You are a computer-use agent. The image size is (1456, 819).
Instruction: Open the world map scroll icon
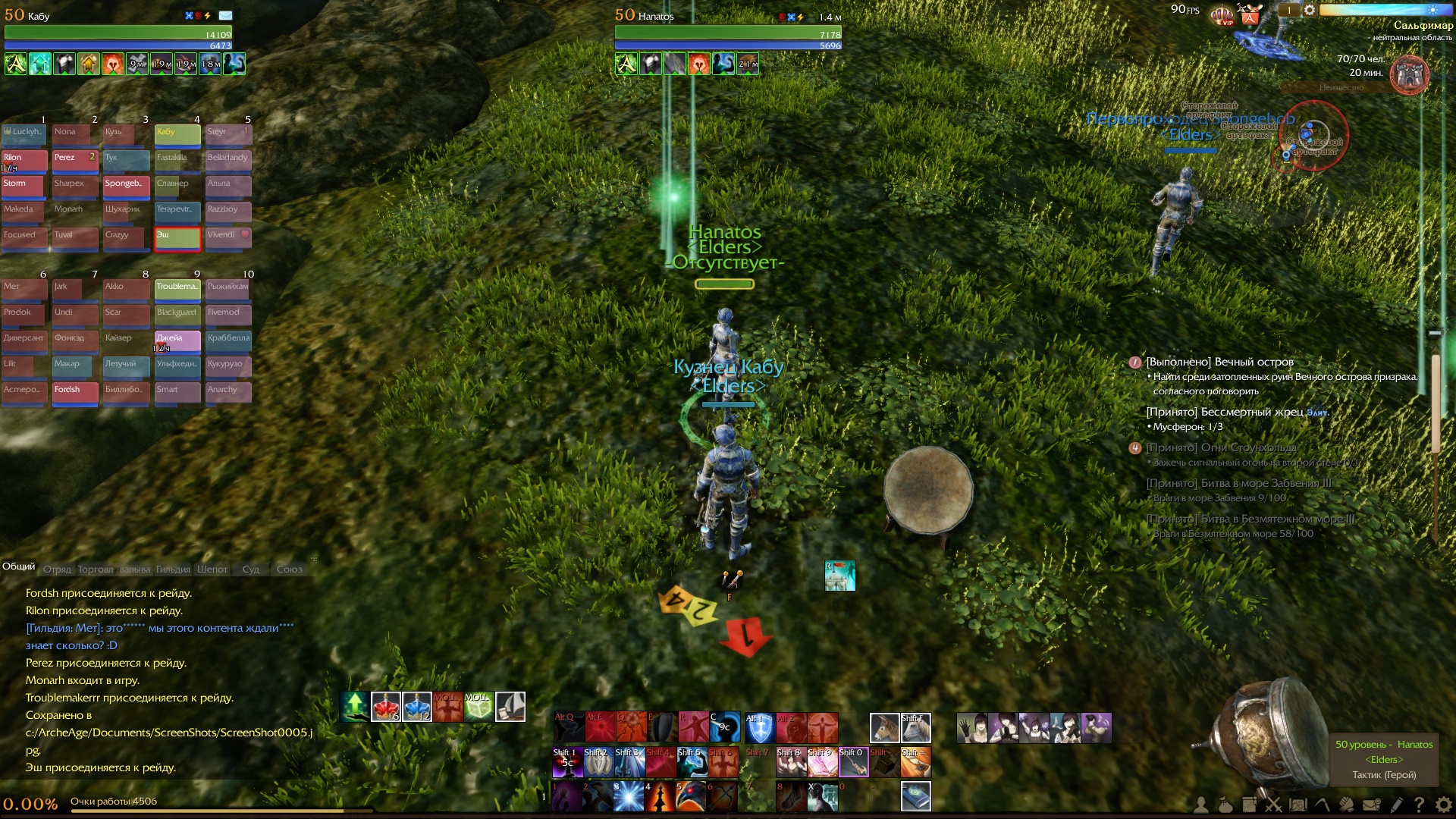click(x=1298, y=805)
